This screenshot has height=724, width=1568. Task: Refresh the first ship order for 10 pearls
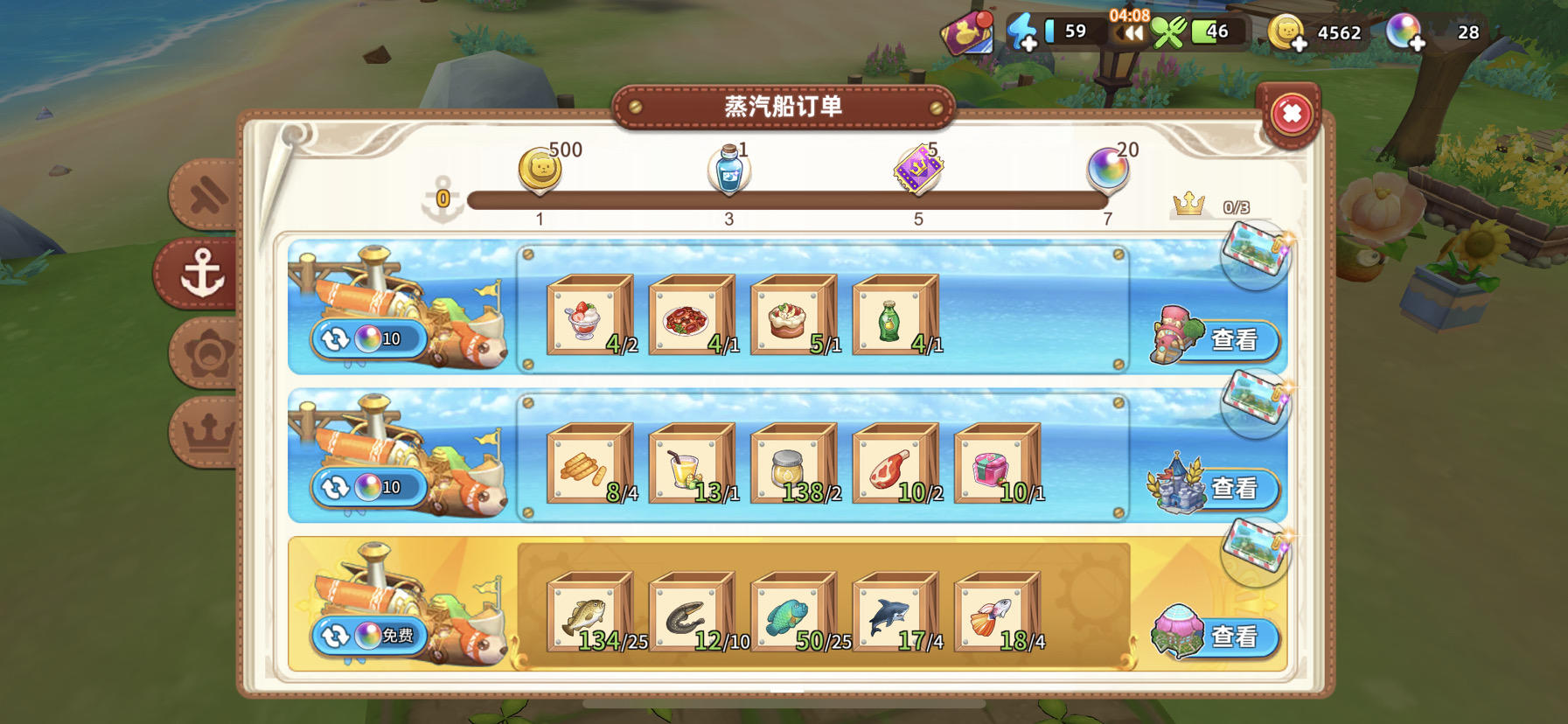point(372,338)
